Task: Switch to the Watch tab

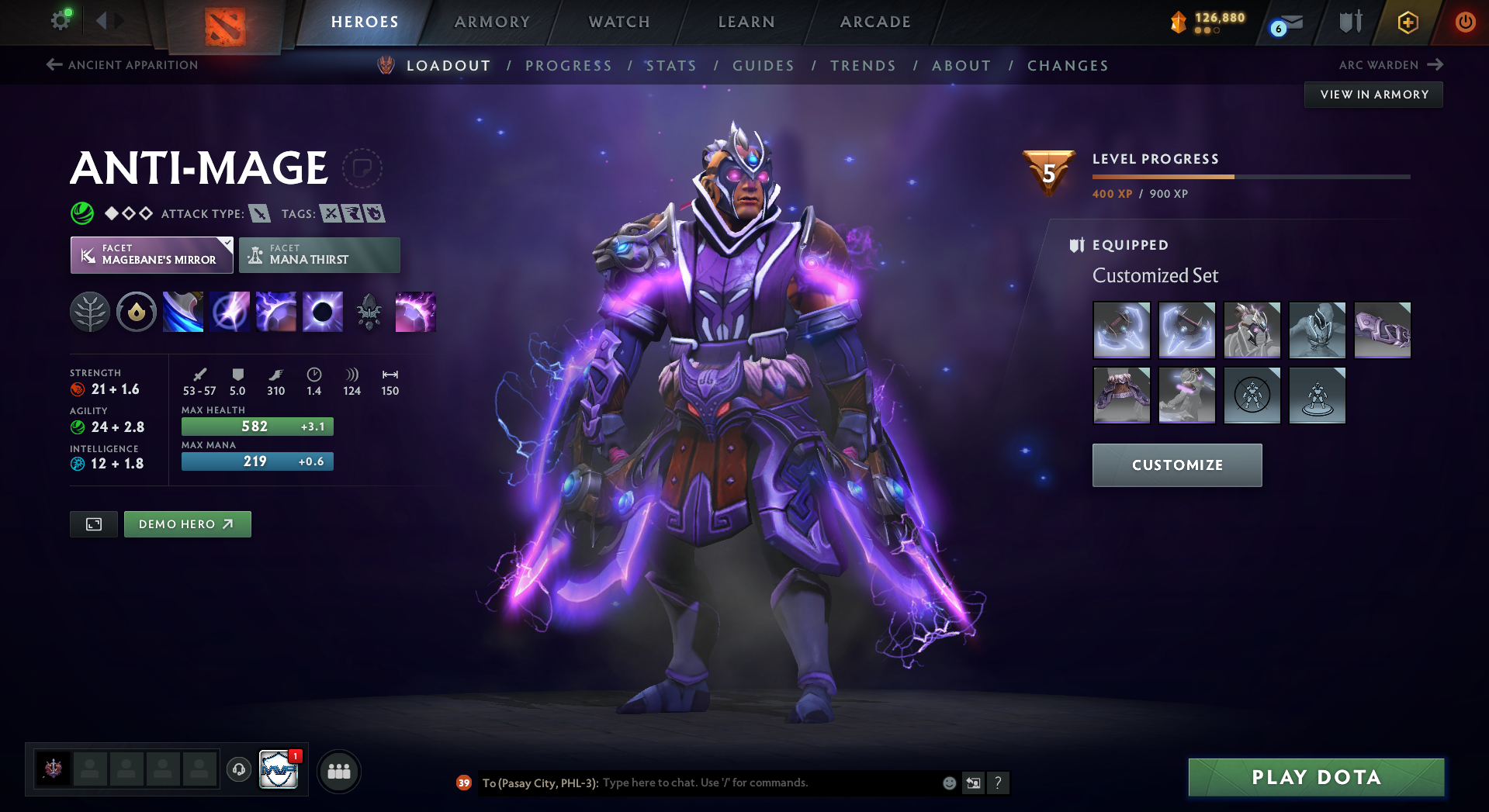Action: 619,22
